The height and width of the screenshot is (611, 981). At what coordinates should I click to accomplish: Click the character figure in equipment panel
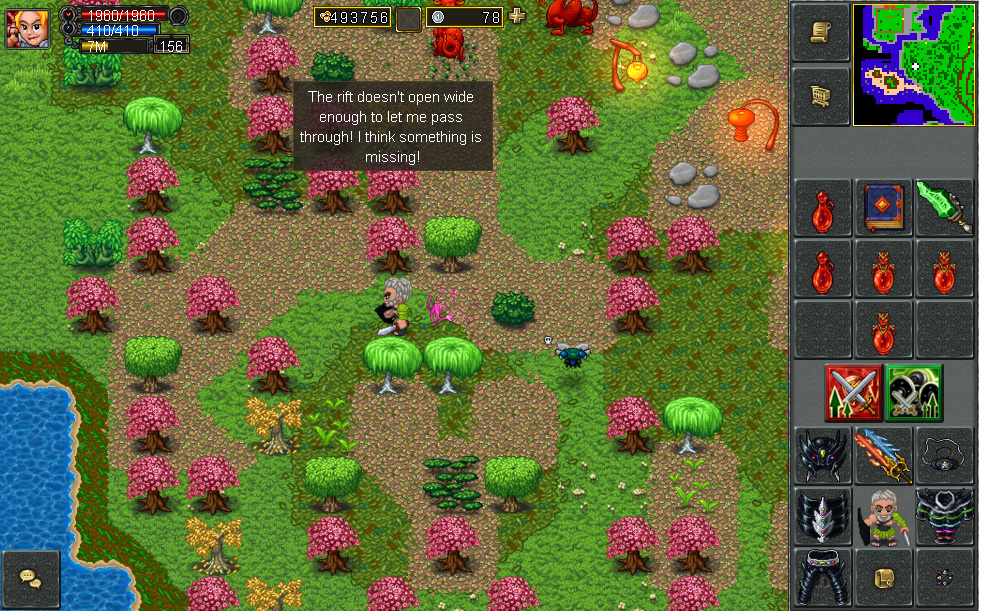click(x=883, y=516)
